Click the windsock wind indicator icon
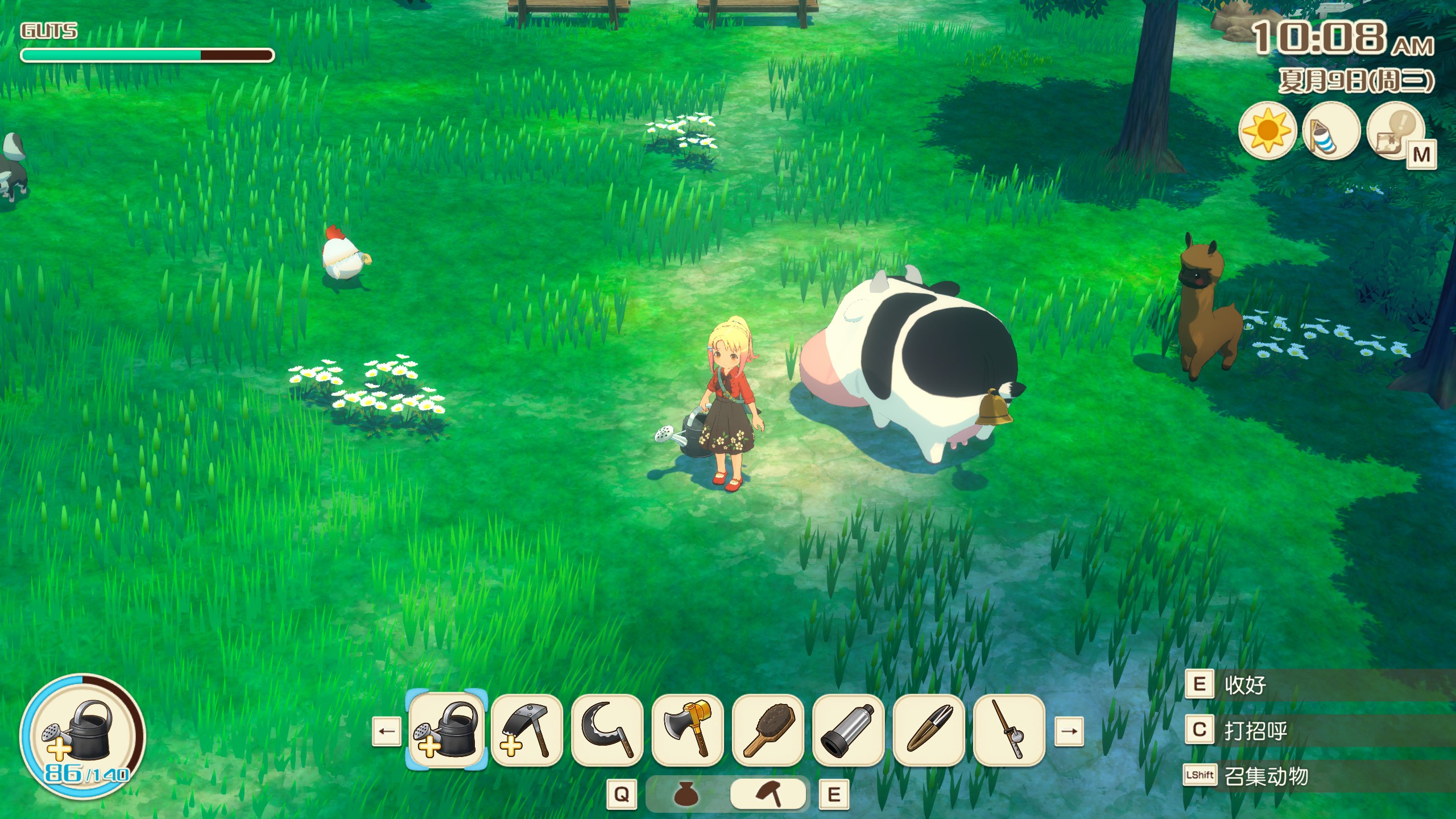 pos(1331,132)
